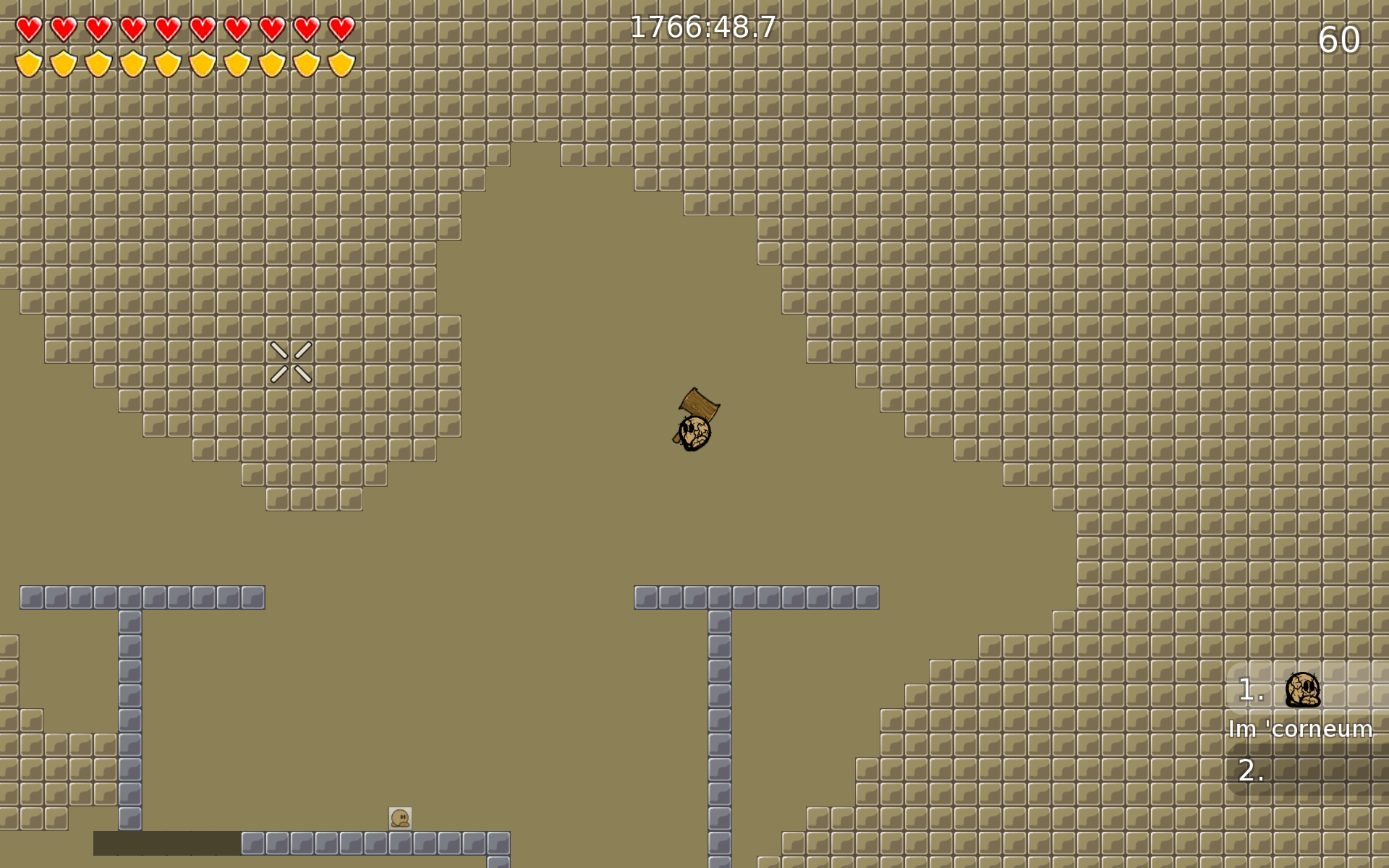Open the rank 1 scoreboard entry
This screenshot has height=868, width=1389.
1302,692
